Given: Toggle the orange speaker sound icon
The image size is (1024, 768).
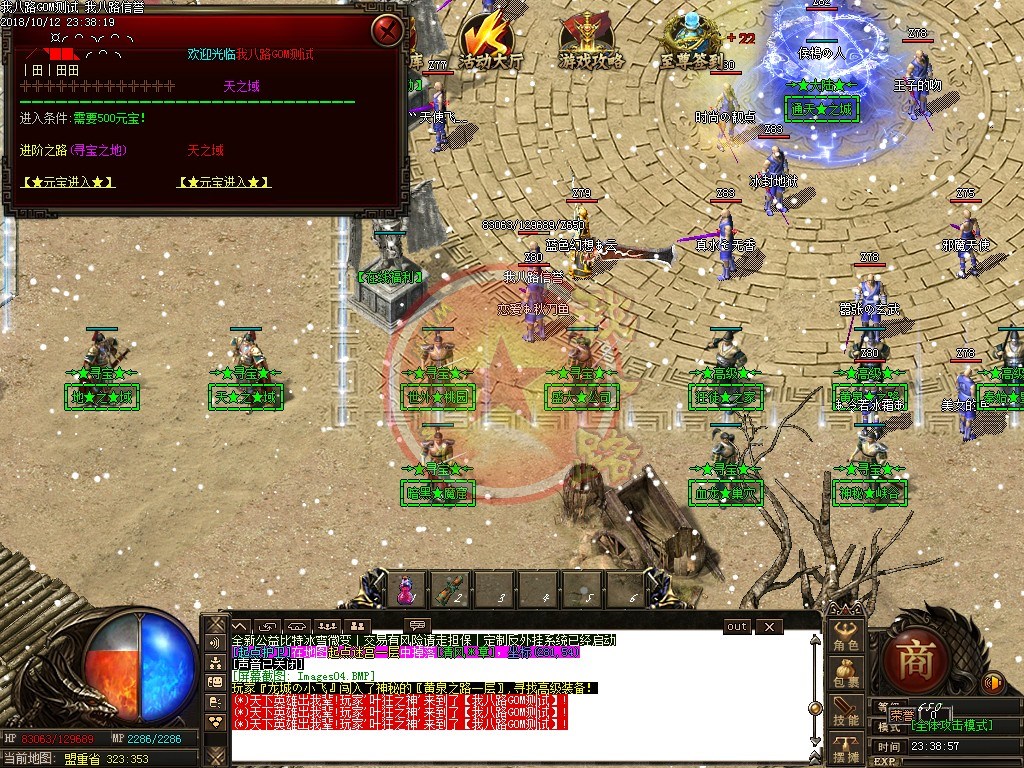Looking at the screenshot, I should [993, 682].
